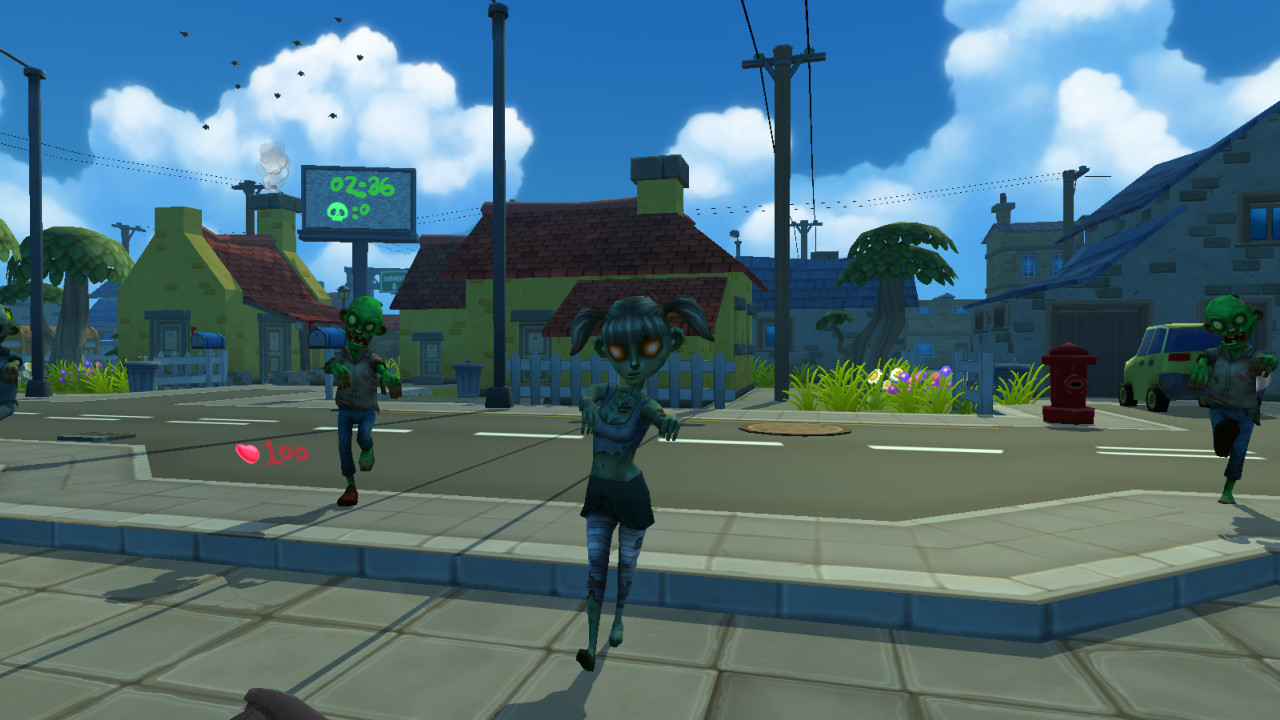
Task: Click the green skull kill counter icon
Action: (337, 211)
